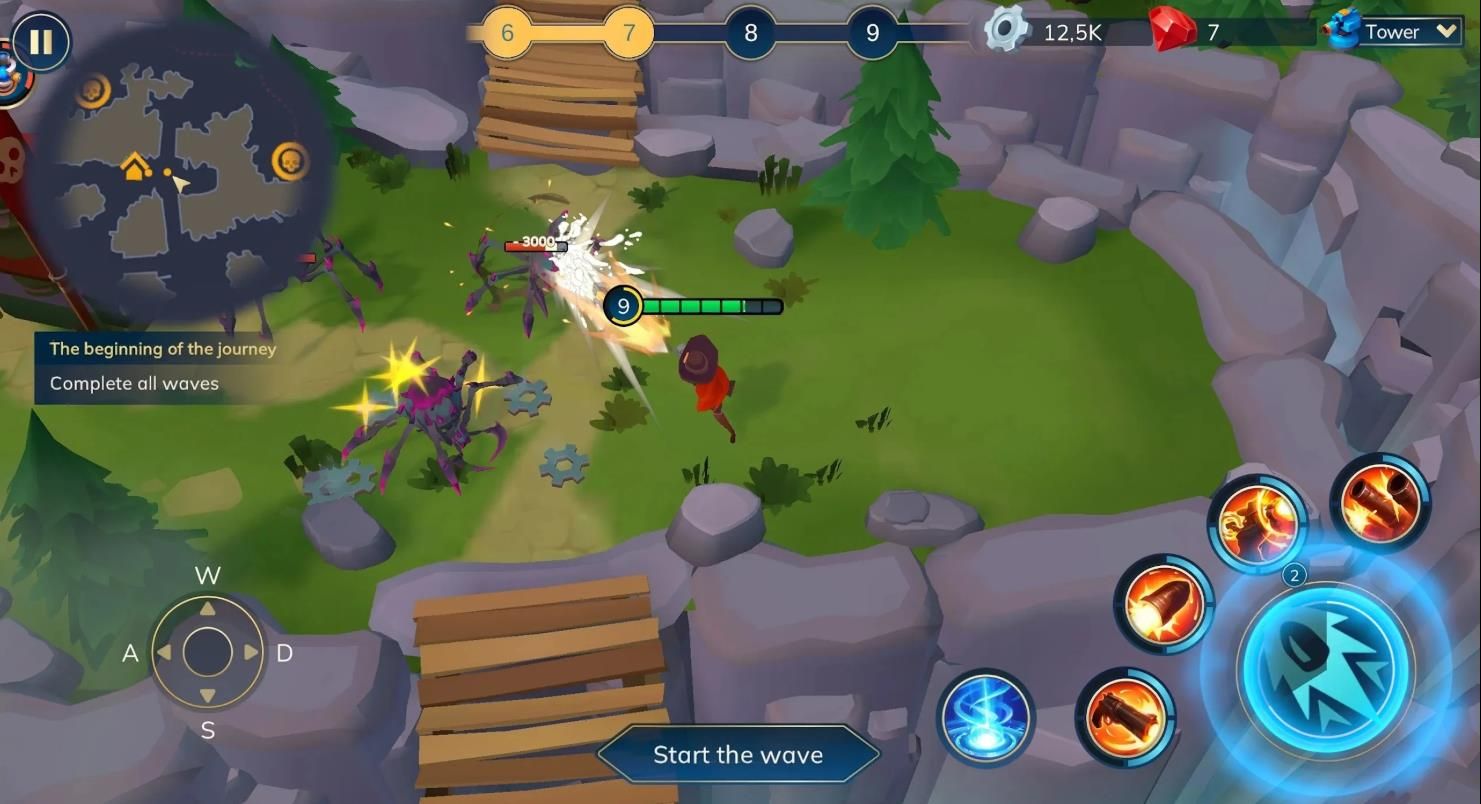Click the virtual movement joystick center
1481x804 pixels.
(x=207, y=652)
